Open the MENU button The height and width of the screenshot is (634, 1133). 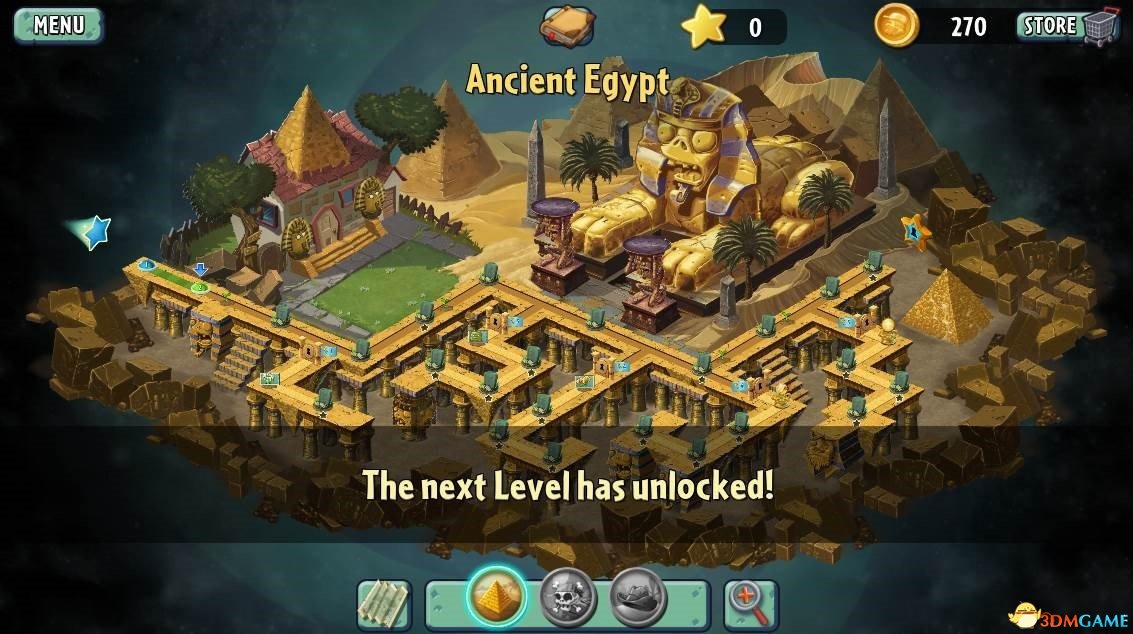58,25
